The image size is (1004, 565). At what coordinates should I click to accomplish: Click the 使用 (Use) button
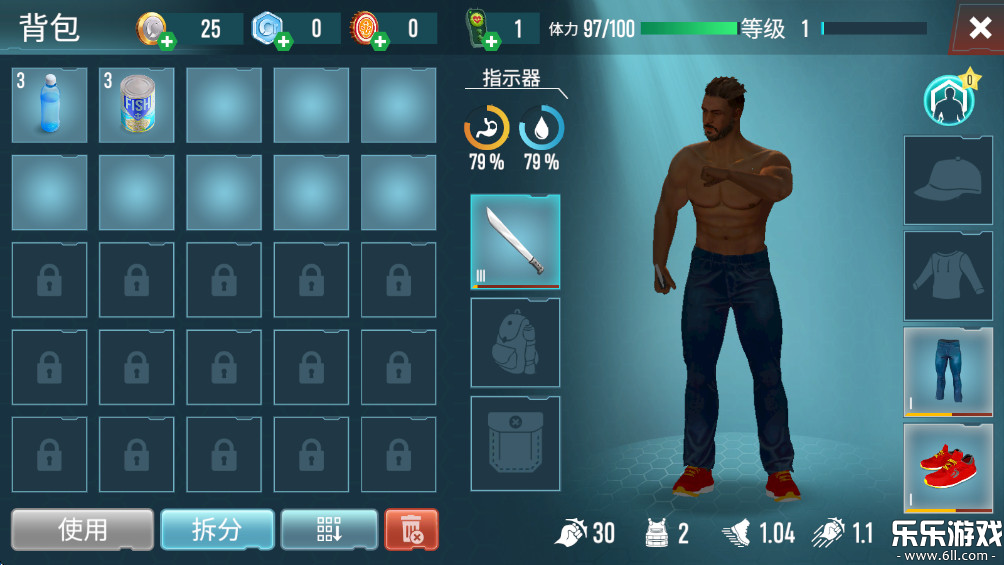click(83, 529)
